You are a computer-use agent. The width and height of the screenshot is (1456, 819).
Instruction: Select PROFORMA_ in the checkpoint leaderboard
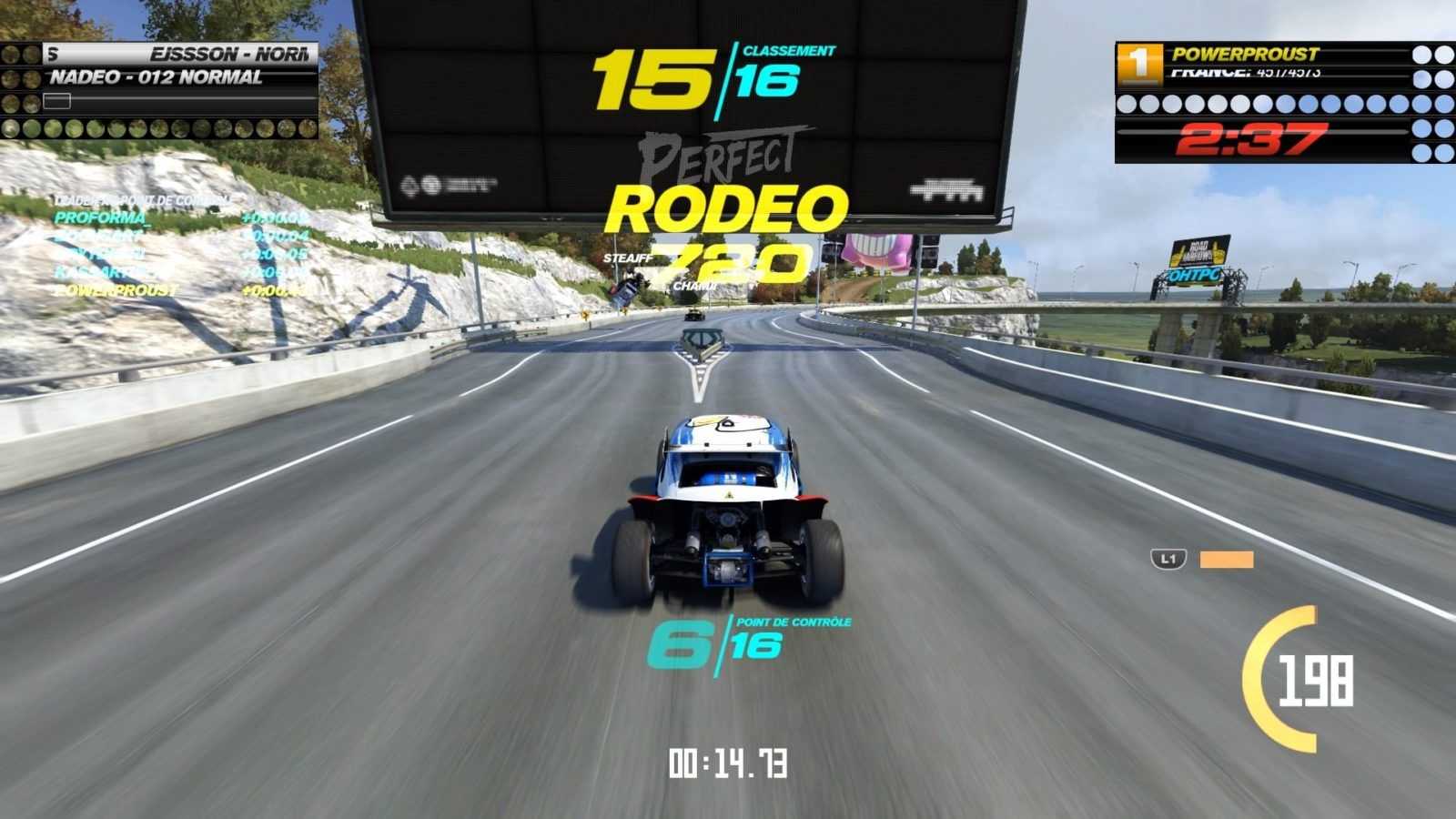tap(101, 217)
